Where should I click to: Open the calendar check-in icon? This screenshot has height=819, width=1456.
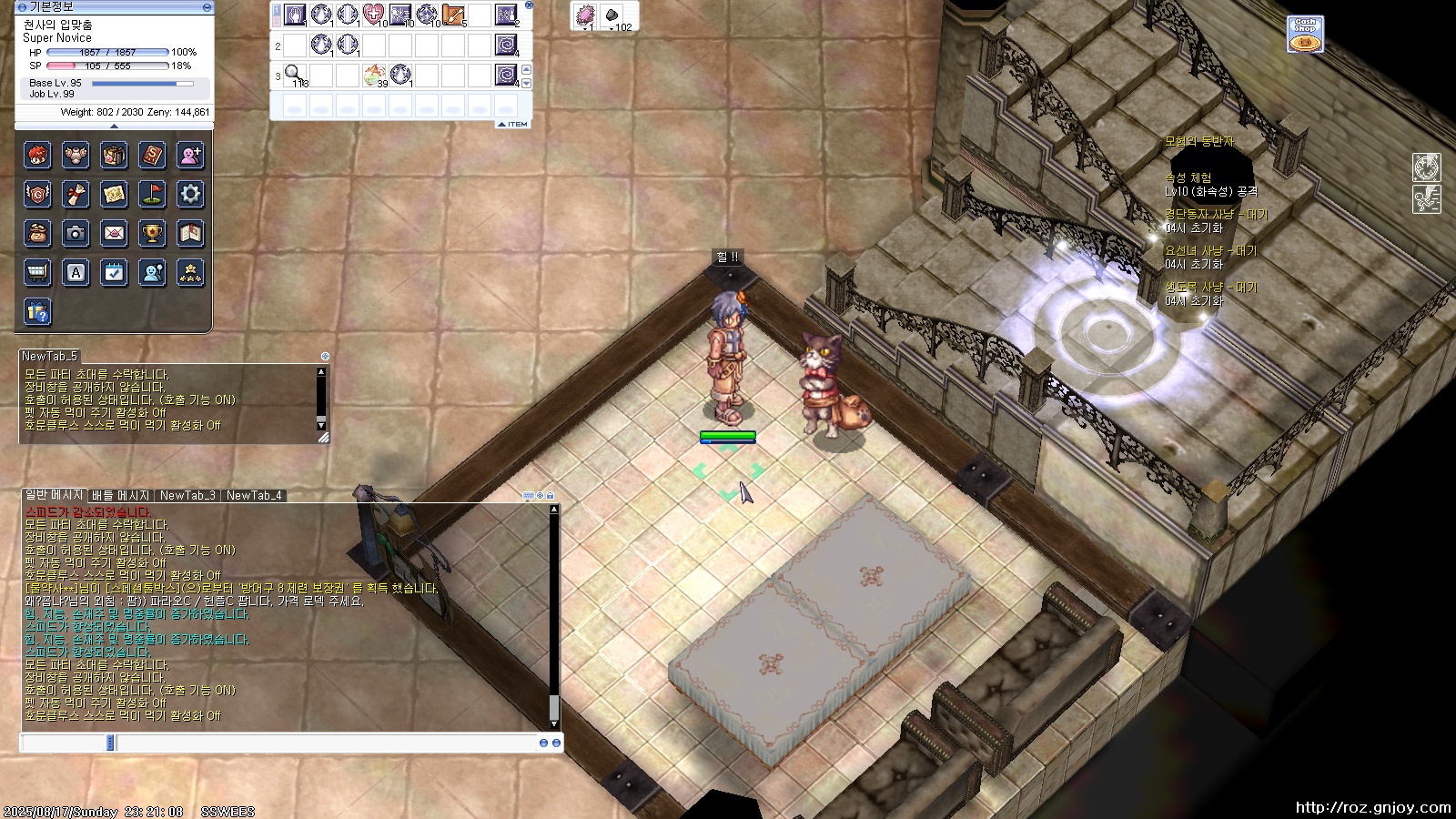coord(114,273)
